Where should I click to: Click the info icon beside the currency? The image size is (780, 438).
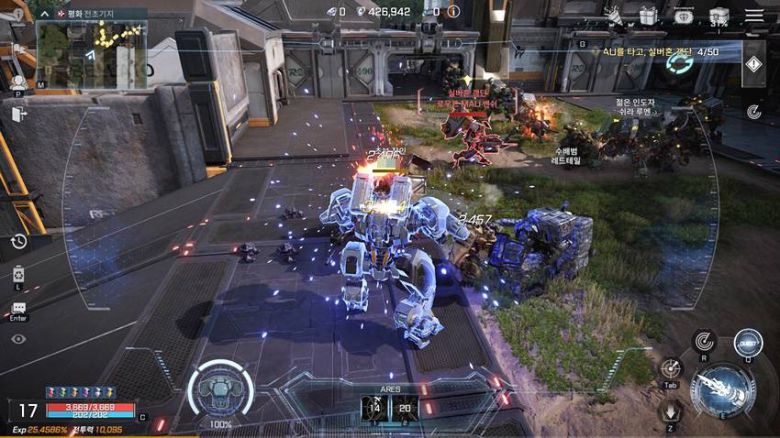(453, 12)
